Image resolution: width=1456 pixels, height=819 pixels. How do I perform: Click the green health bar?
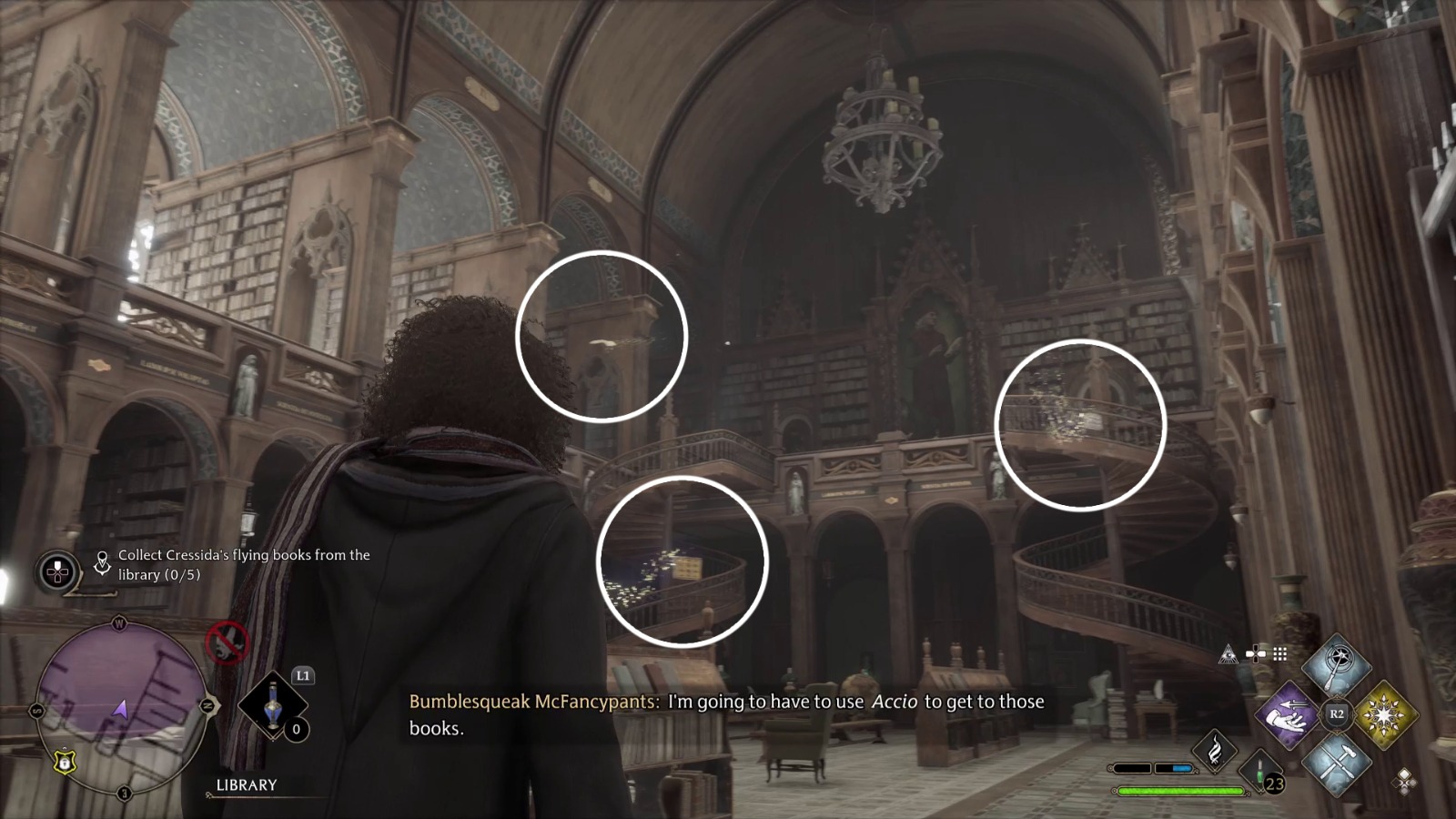[1180, 791]
